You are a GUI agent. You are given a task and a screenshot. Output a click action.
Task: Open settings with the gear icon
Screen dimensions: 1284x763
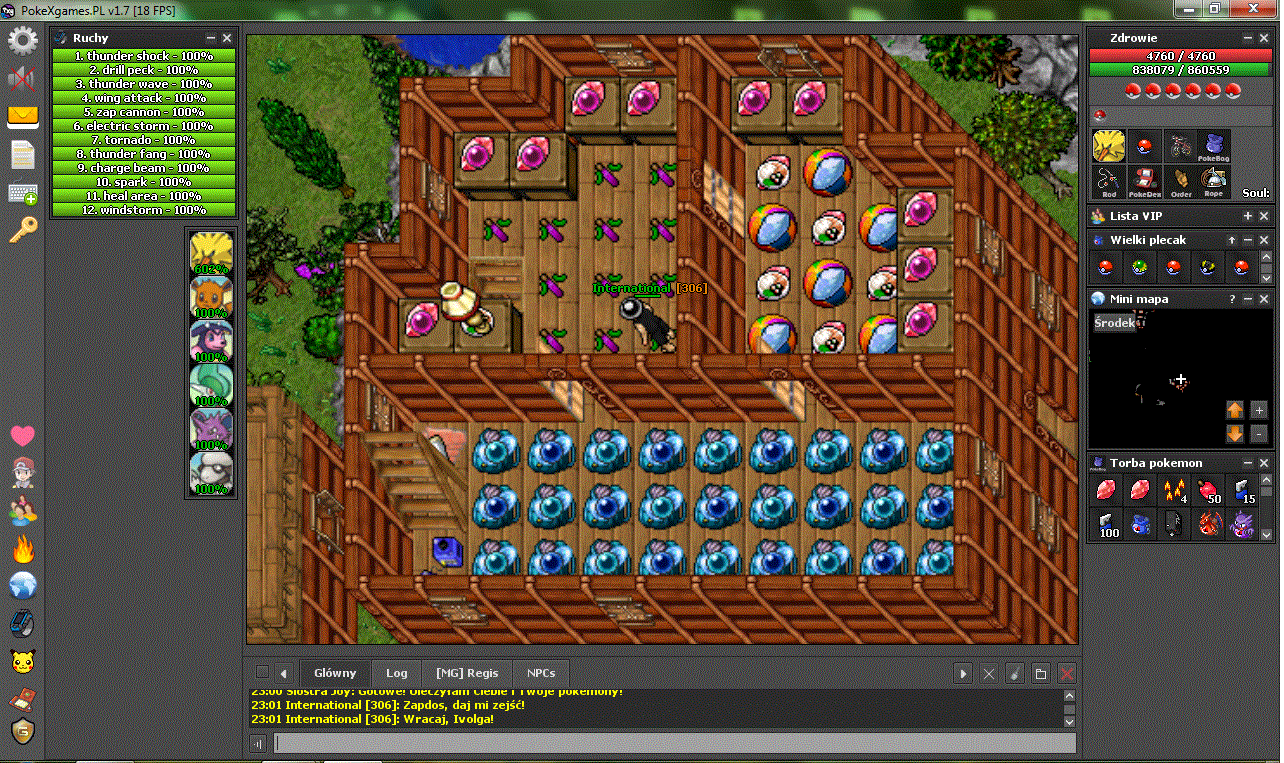click(x=22, y=41)
